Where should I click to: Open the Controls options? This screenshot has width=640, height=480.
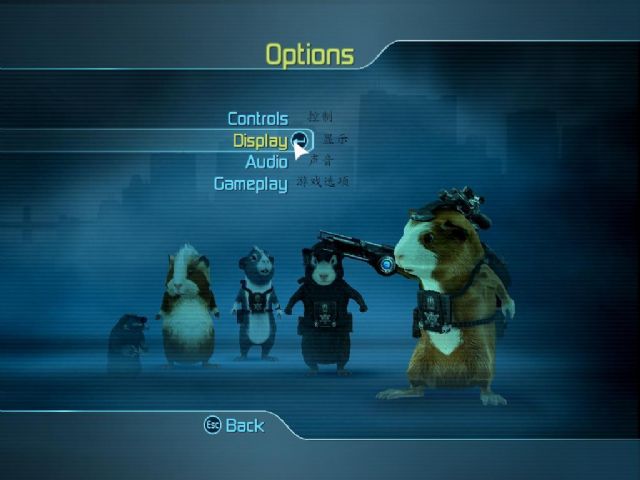(x=257, y=119)
